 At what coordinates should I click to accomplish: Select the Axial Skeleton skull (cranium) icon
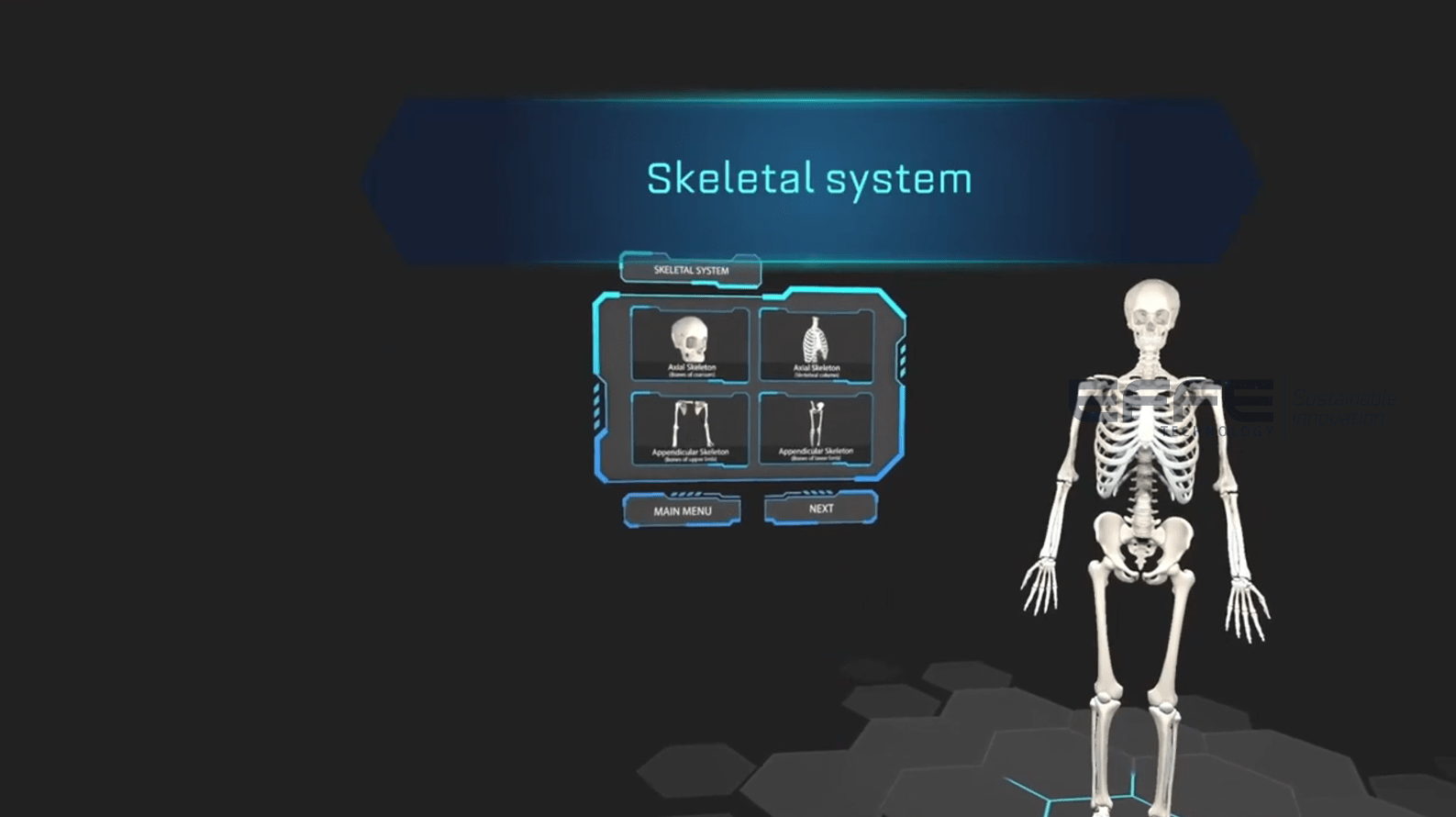(692, 344)
